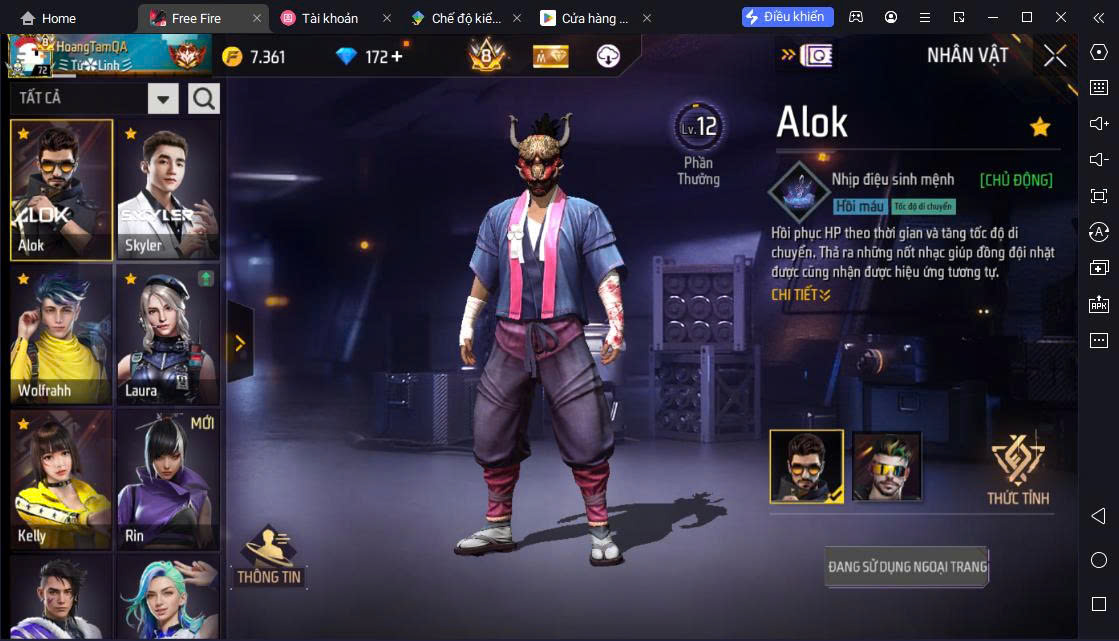Select the Kelly character card

pyautogui.click(x=61, y=478)
